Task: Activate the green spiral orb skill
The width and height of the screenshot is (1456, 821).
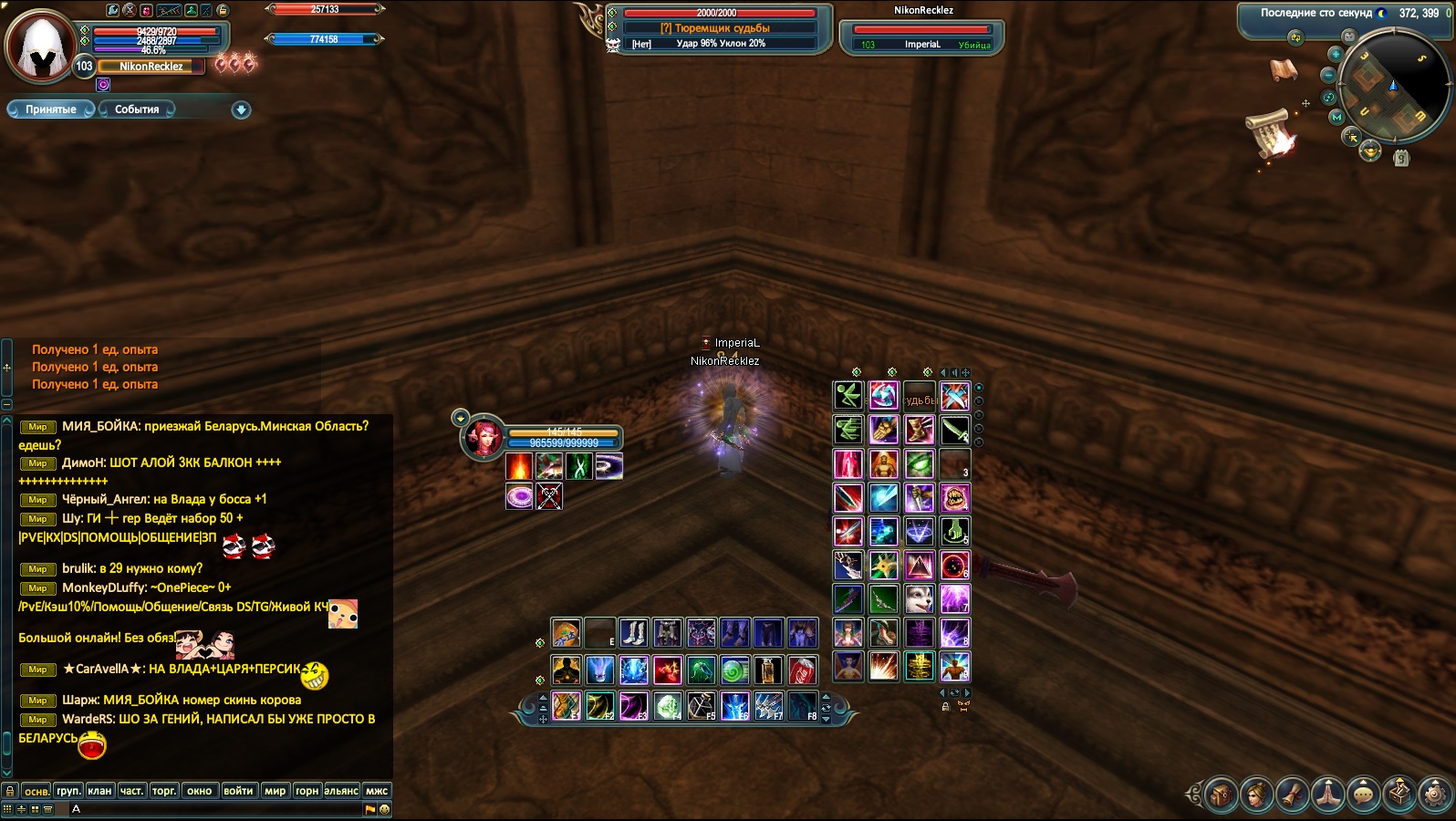Action: [x=734, y=670]
